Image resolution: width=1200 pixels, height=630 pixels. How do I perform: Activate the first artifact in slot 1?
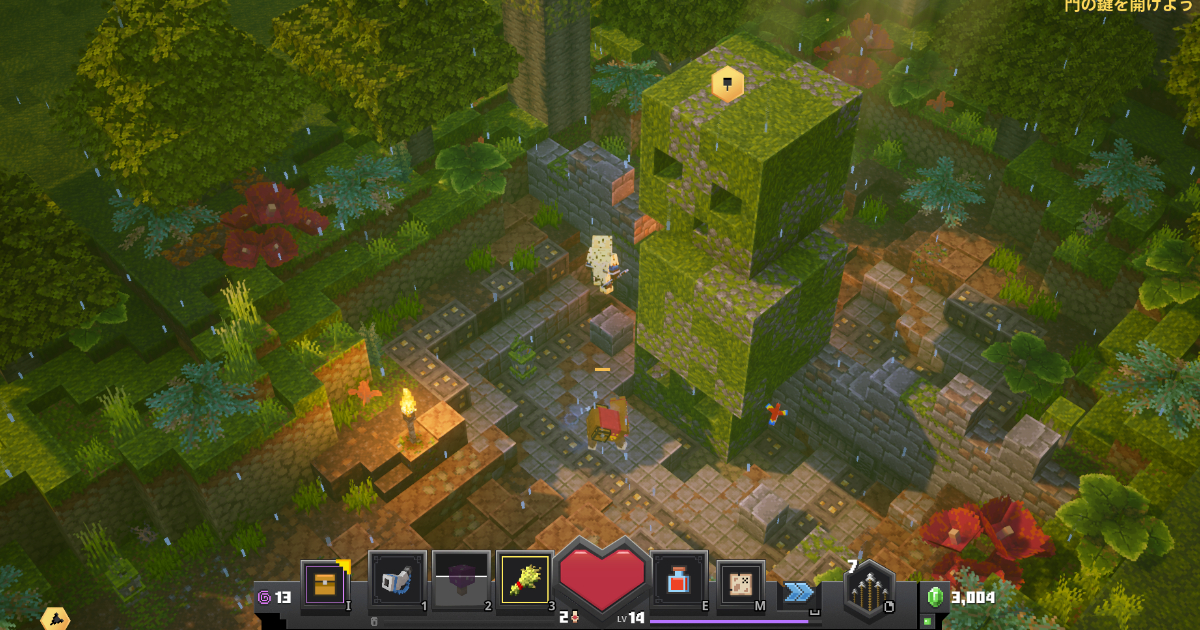click(x=397, y=579)
